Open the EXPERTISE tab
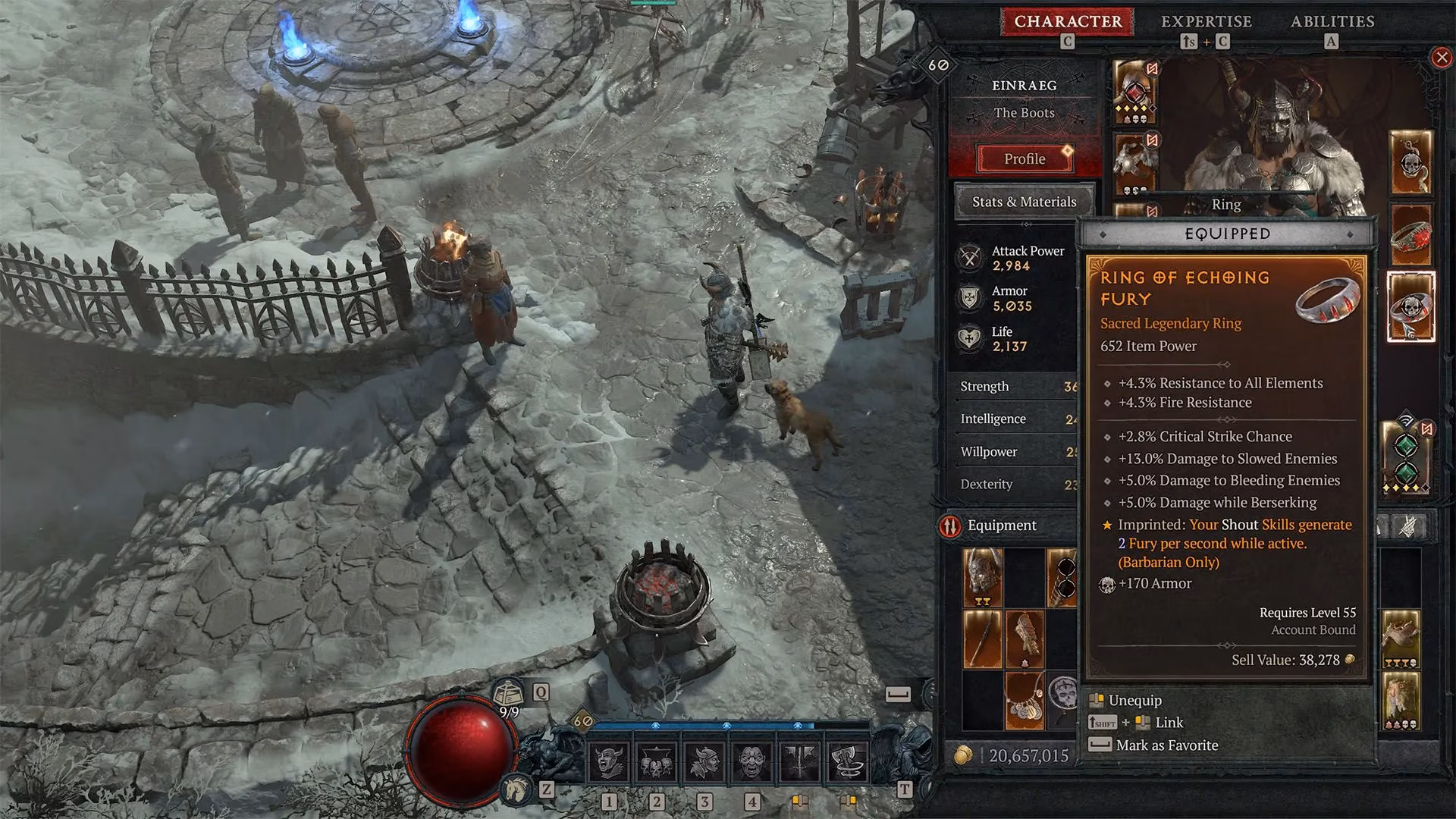This screenshot has height=819, width=1456. click(1207, 21)
